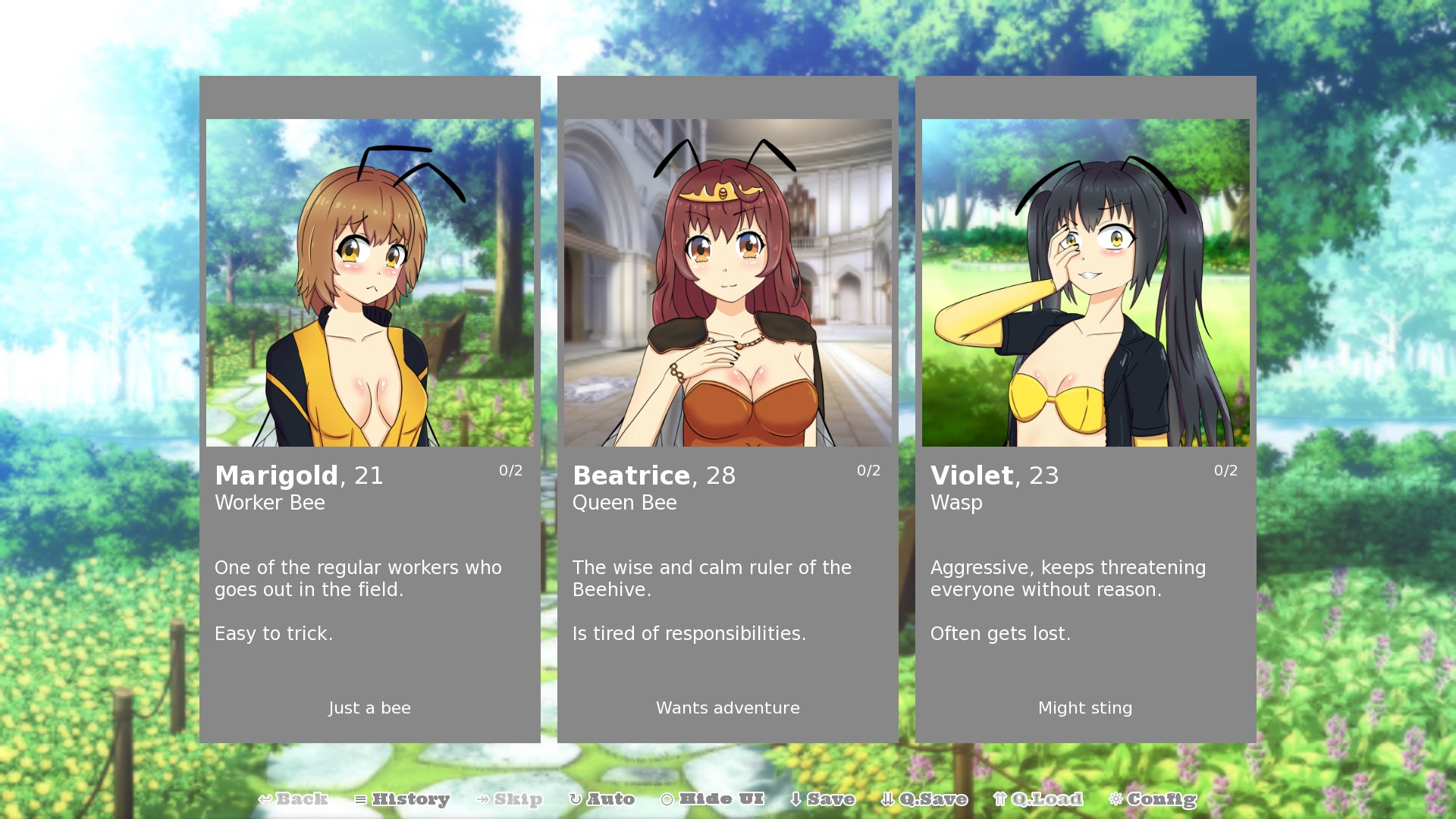Screen dimensions: 1456x819
Task: Turn on Auto advance
Action: 602,799
